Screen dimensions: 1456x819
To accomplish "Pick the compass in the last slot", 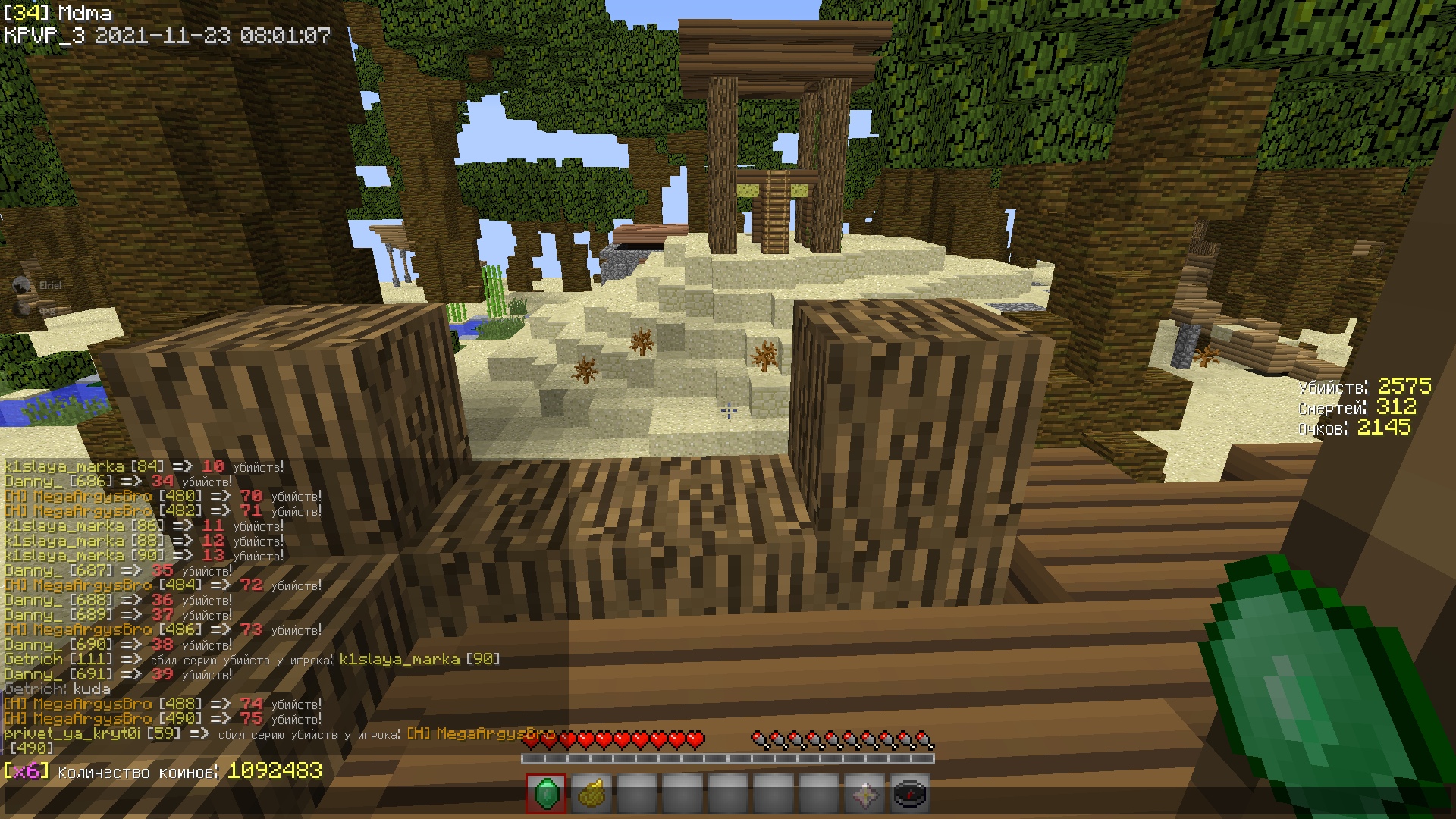I will [x=910, y=794].
